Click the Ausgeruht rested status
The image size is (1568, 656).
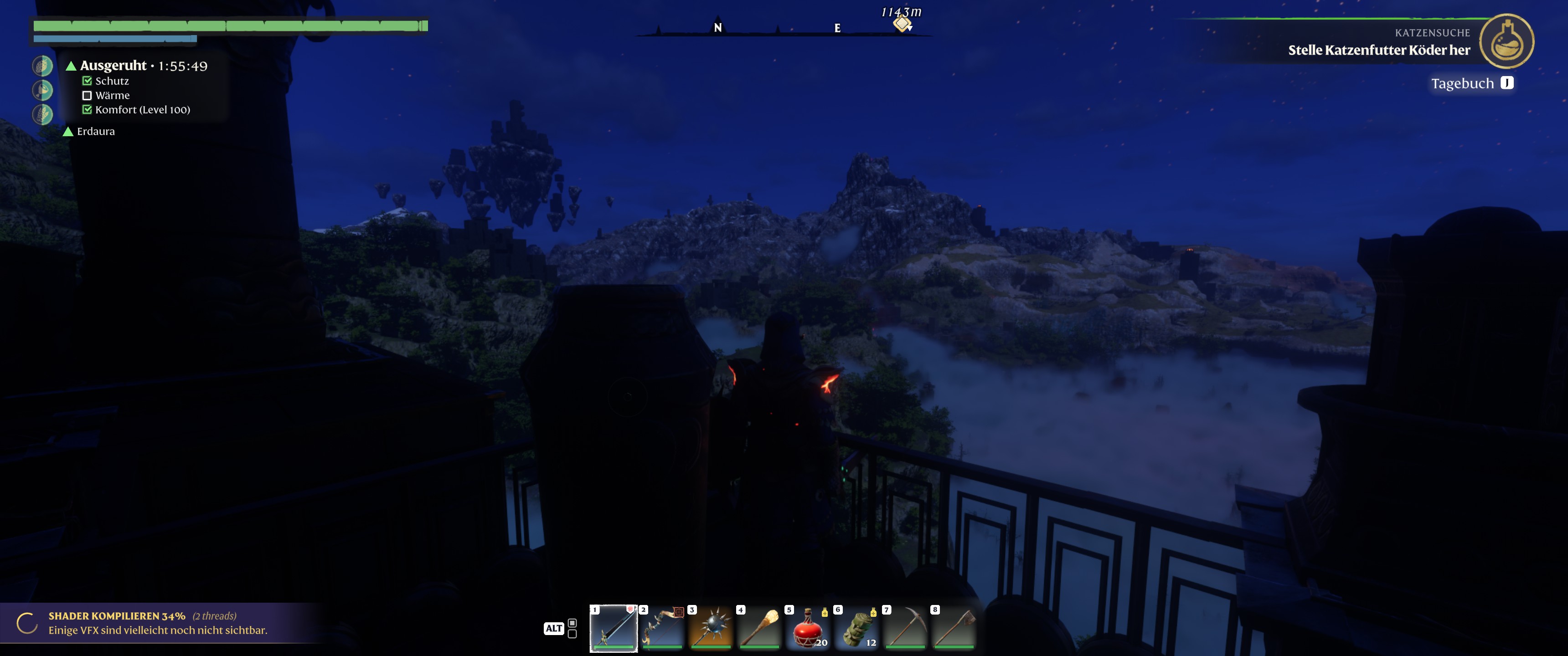[x=113, y=66]
